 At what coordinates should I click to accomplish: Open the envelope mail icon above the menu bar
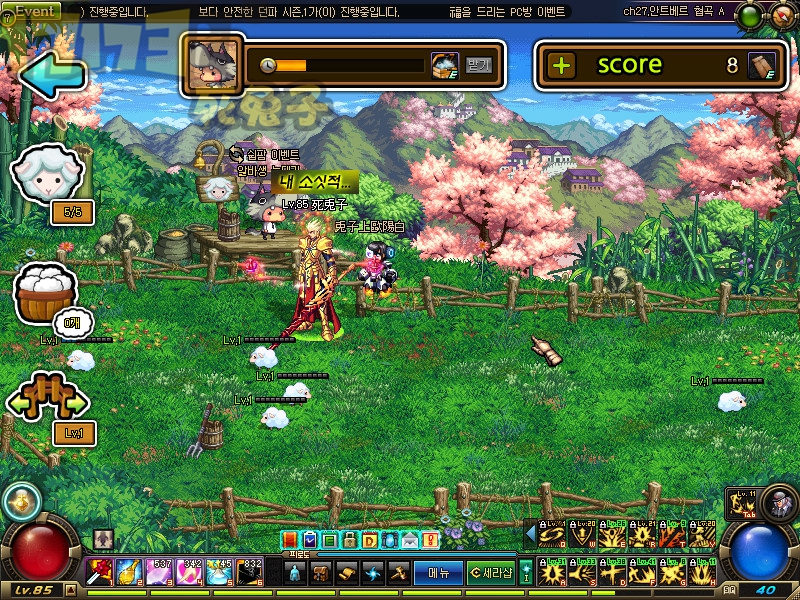411,540
